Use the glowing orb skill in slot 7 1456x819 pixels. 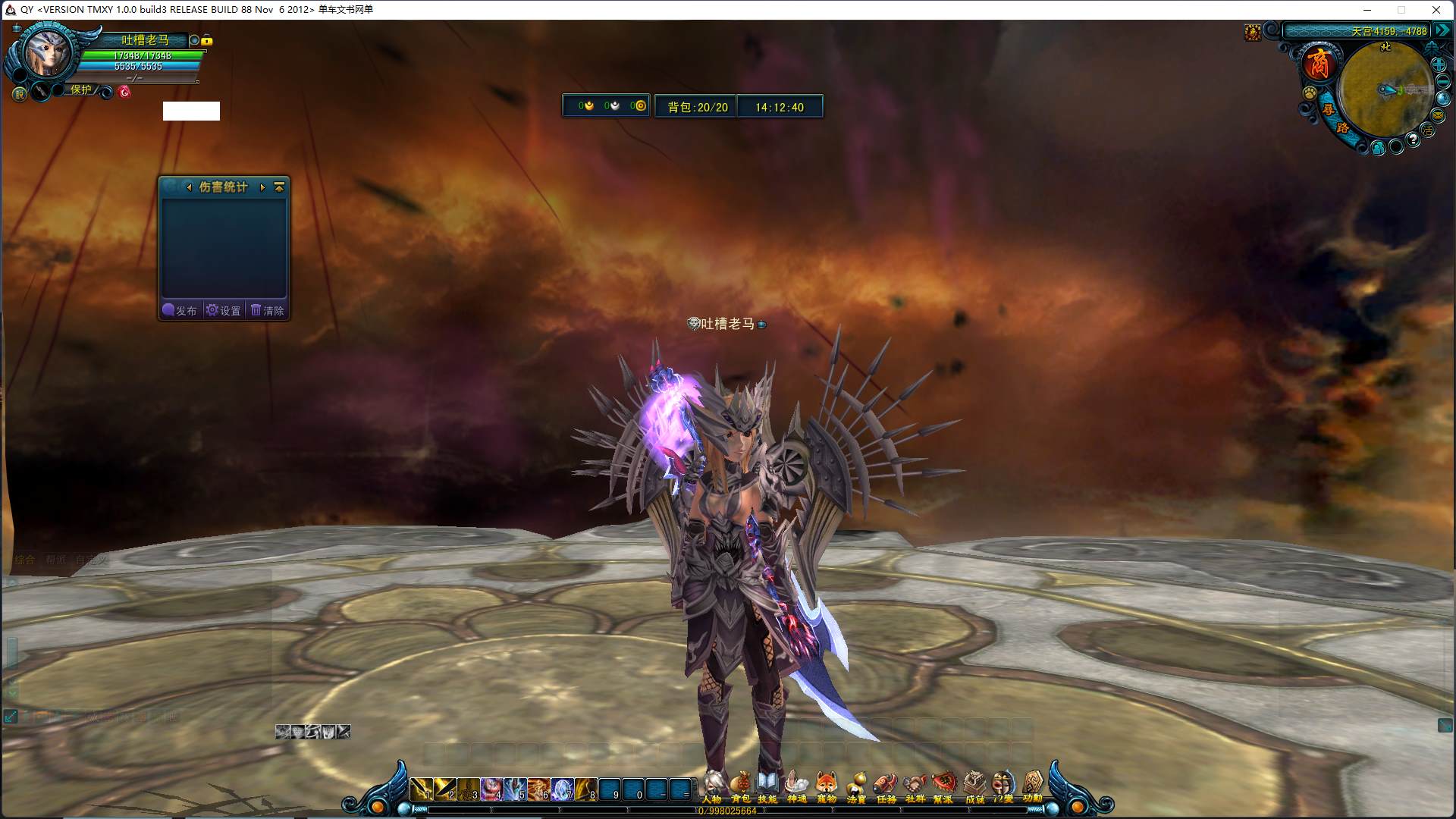pos(563,789)
